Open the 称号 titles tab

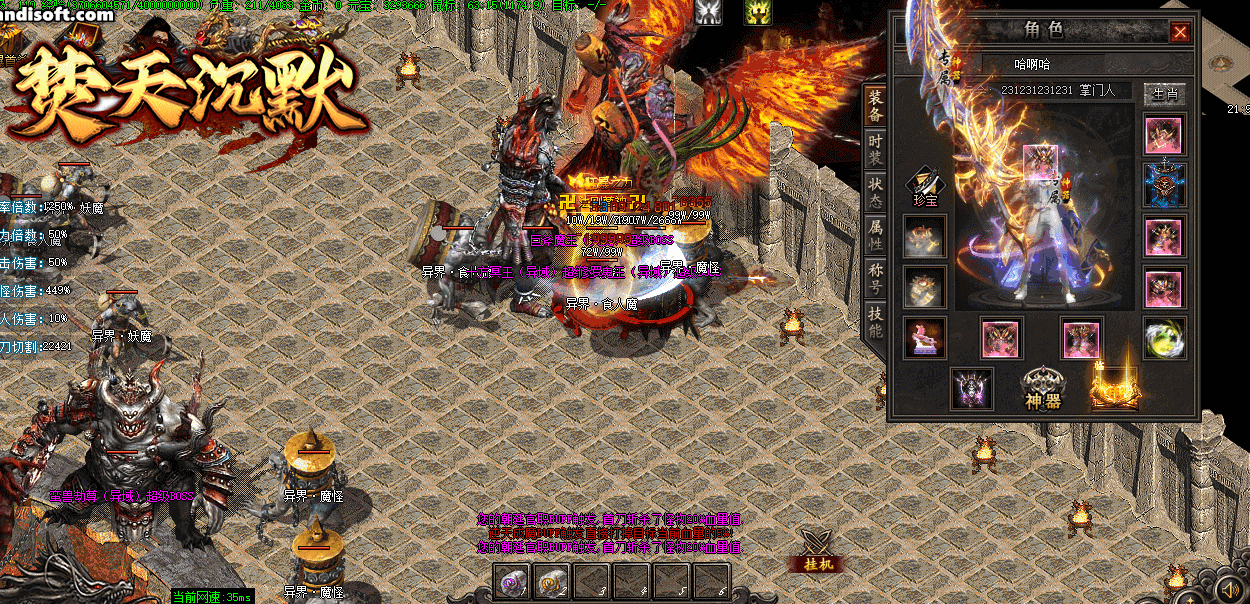tap(875, 277)
